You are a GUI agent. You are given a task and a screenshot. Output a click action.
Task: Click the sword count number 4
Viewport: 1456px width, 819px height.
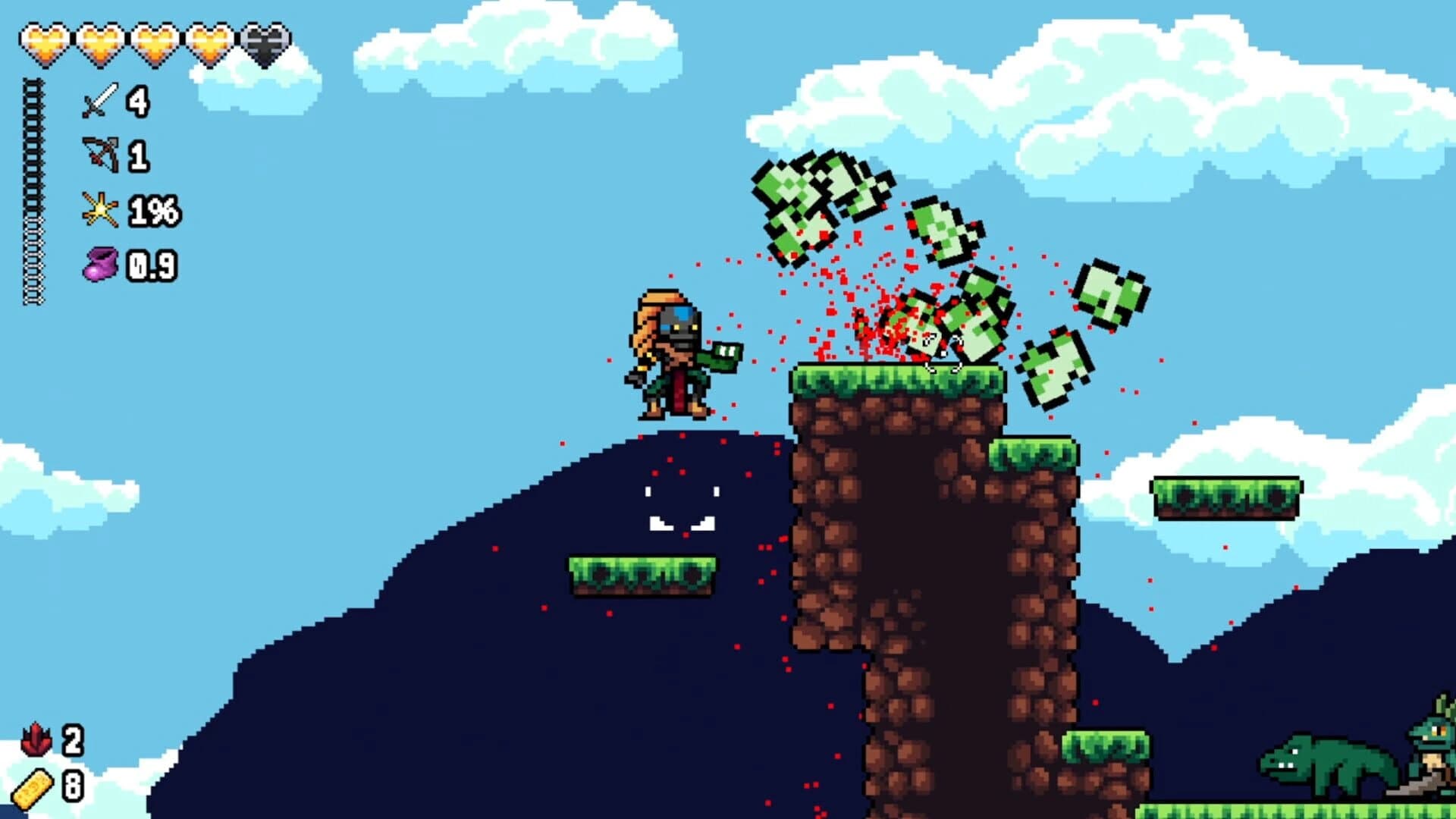[137, 101]
